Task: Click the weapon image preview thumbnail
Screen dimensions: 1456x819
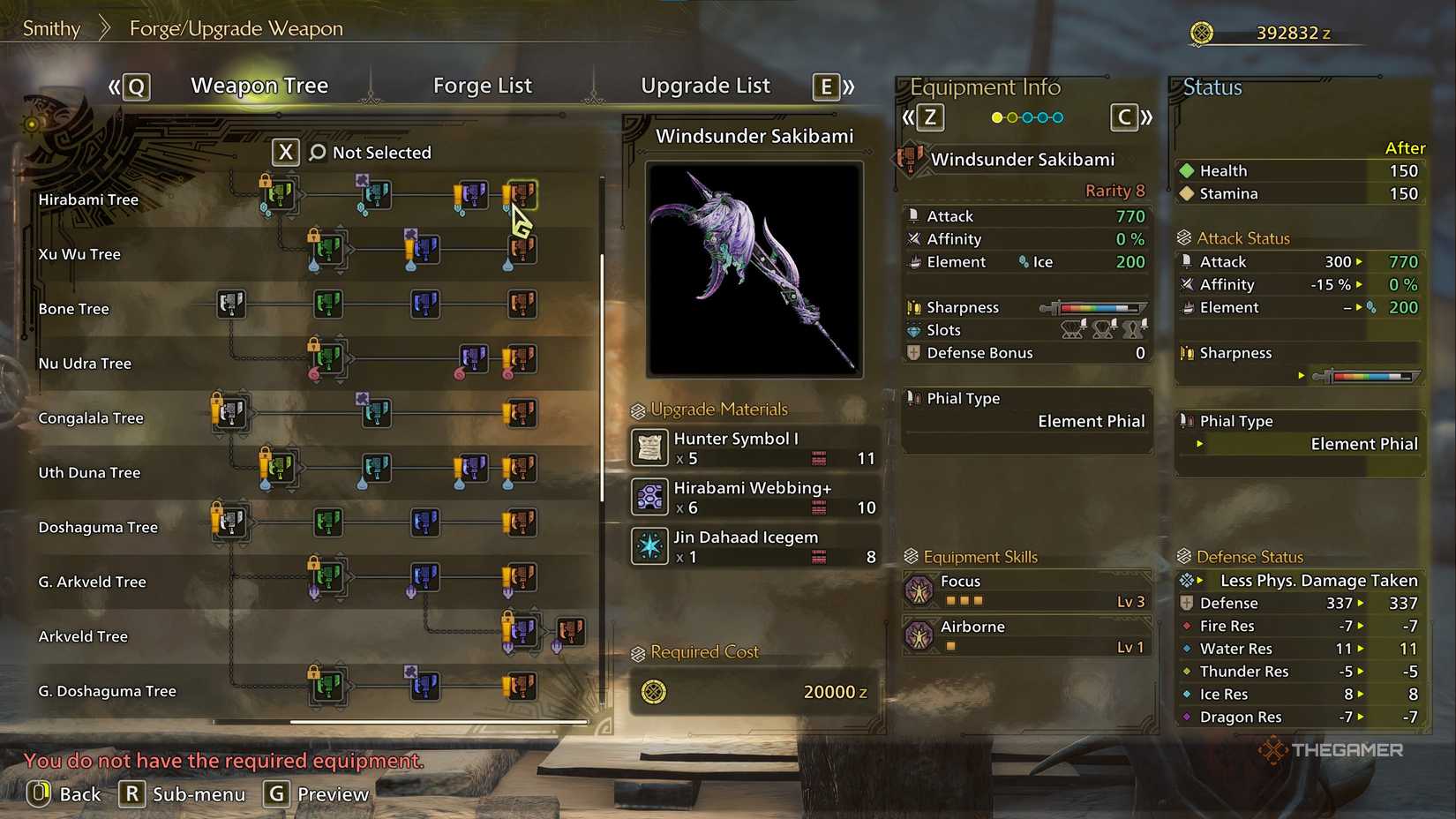Action: [754, 267]
